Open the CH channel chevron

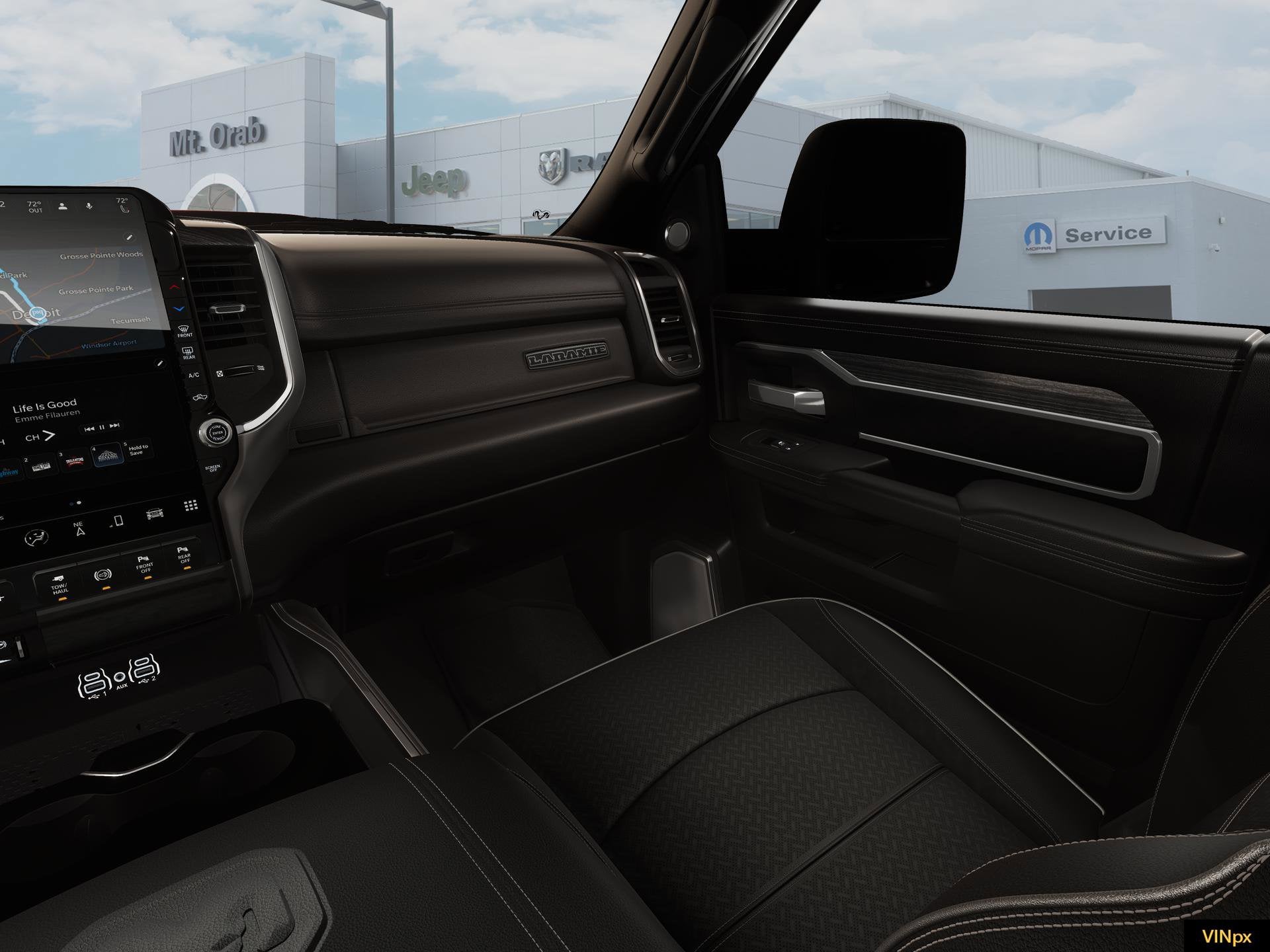[x=48, y=436]
